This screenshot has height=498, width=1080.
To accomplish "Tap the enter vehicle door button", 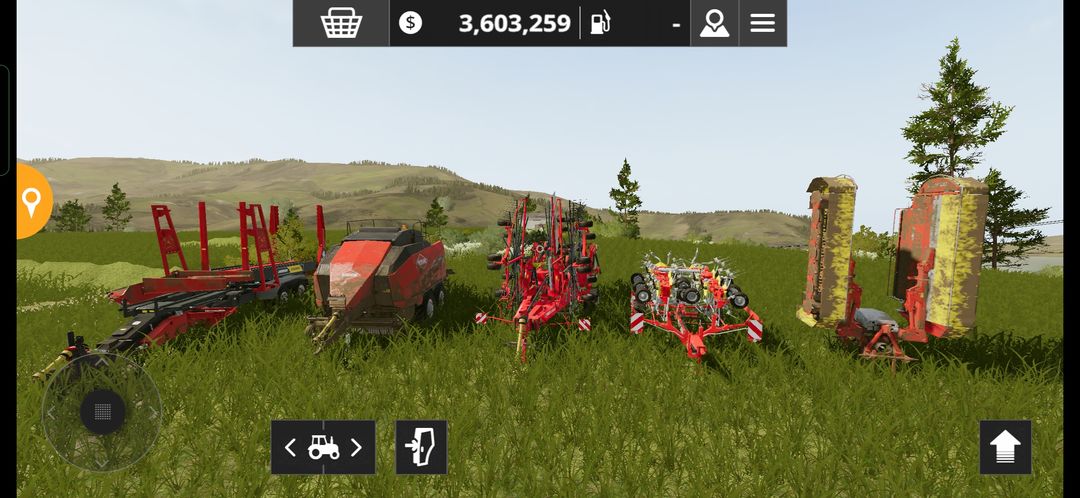I will point(421,447).
